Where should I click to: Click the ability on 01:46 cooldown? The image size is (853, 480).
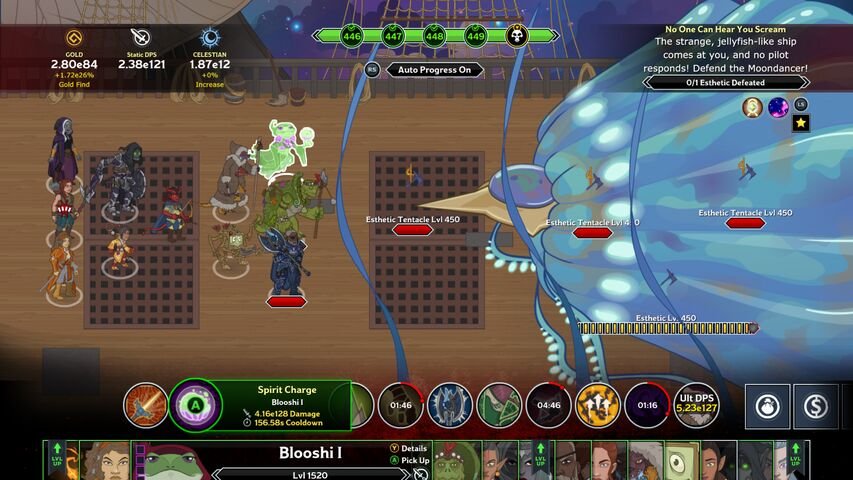(x=400, y=405)
